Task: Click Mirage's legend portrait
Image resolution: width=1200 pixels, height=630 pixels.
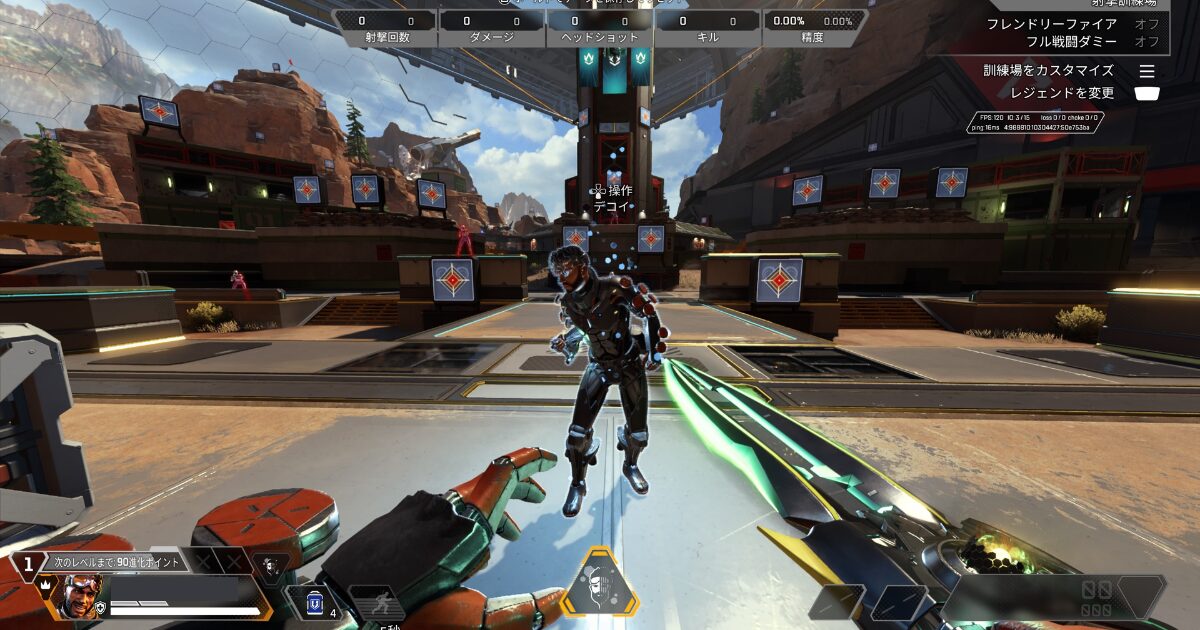Action: coord(83,596)
